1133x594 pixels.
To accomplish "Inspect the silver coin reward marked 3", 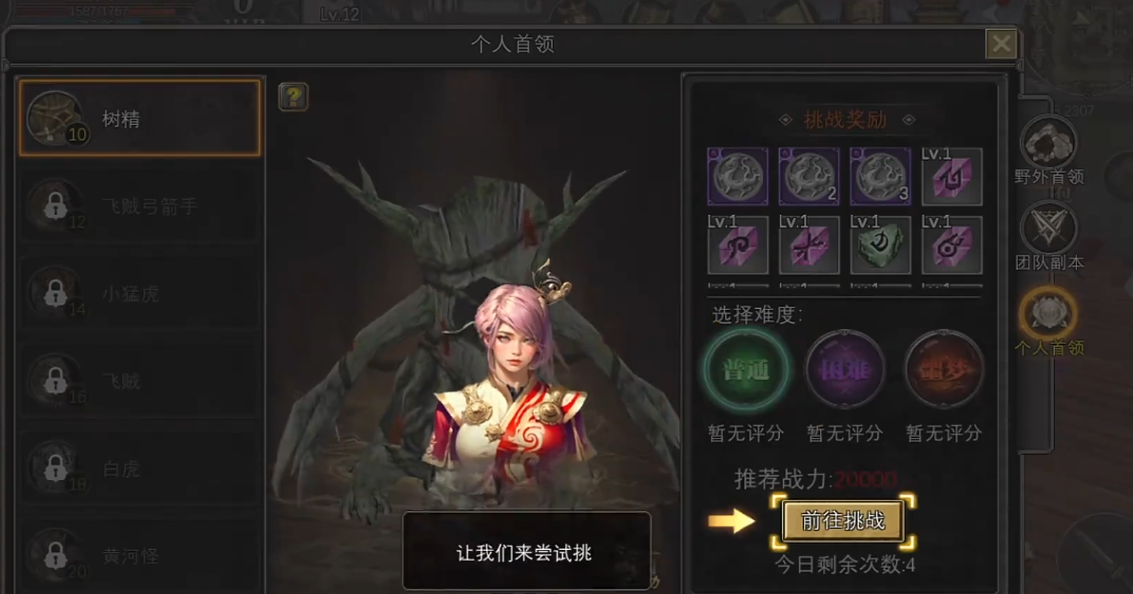I will point(880,176).
